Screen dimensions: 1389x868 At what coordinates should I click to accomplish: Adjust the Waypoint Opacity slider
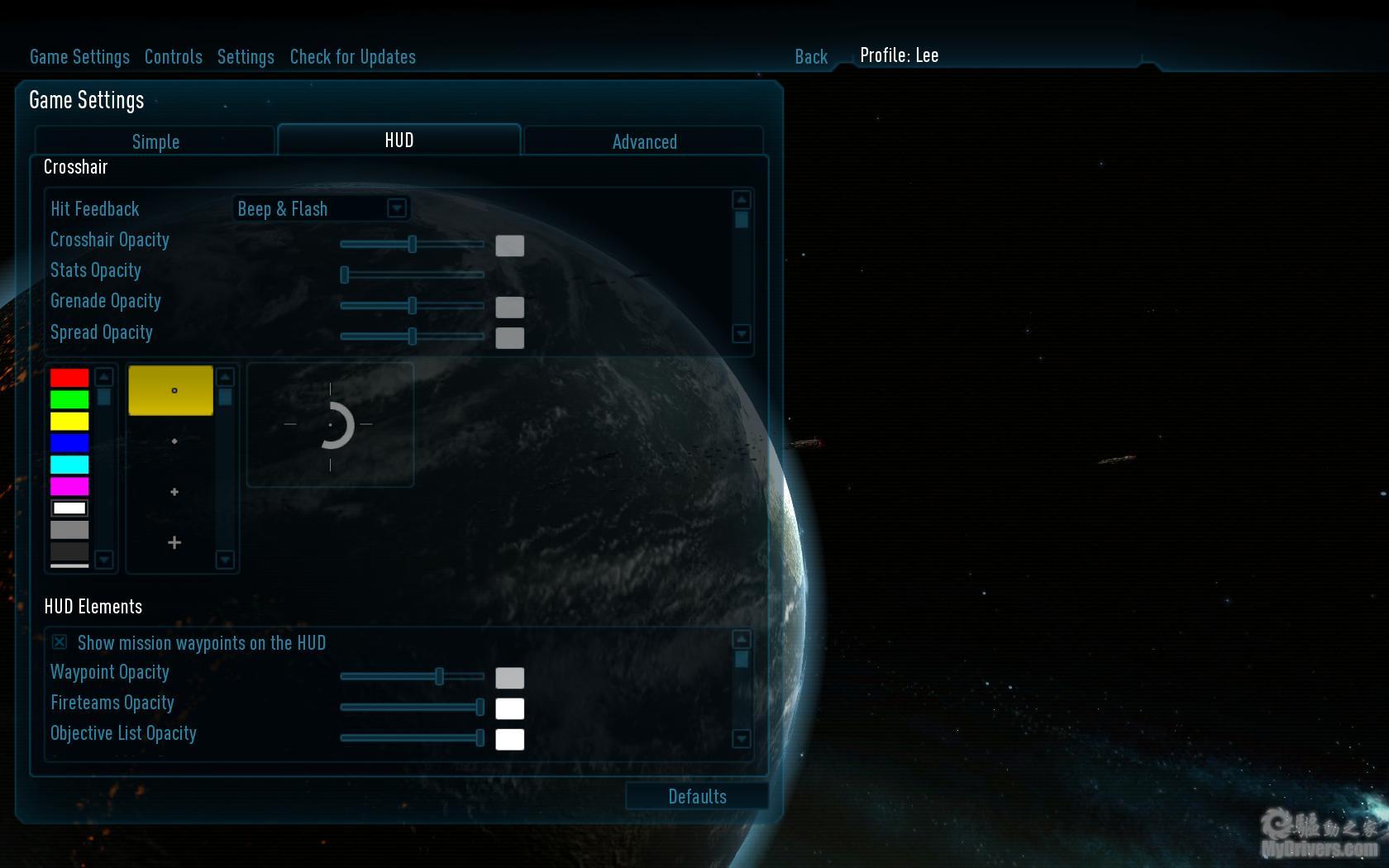click(439, 676)
